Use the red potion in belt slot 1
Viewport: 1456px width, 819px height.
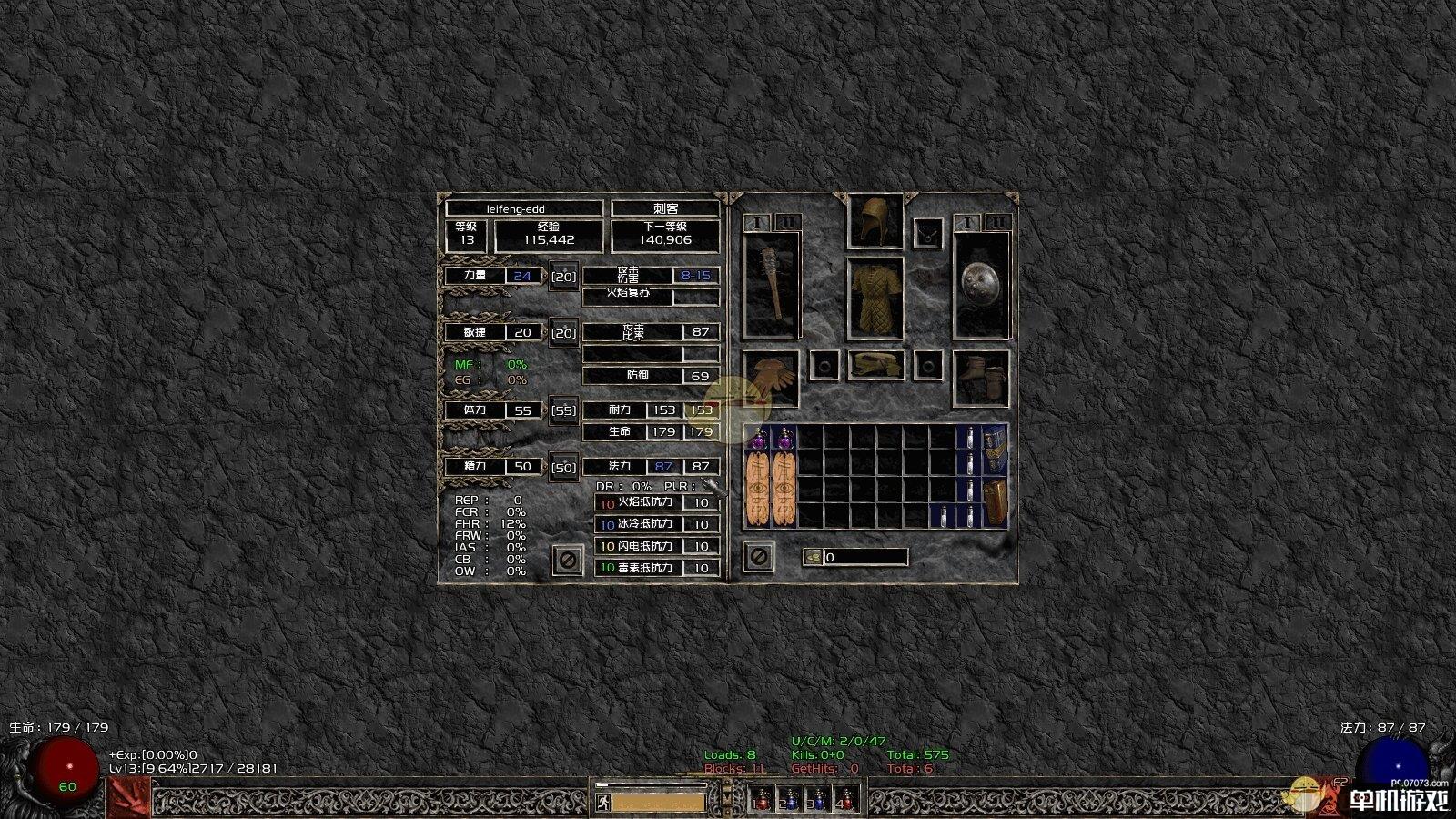pos(762,800)
